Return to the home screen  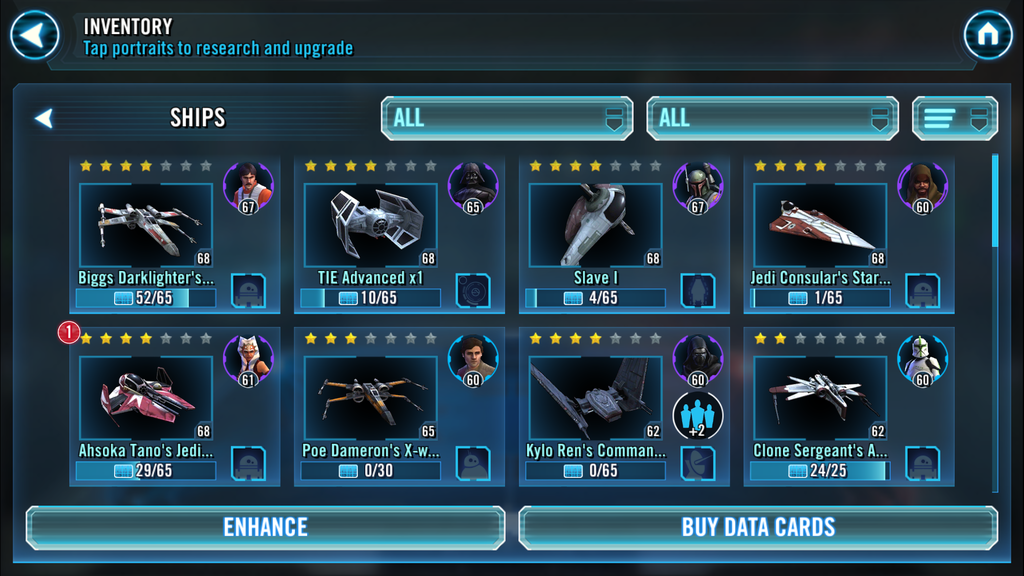pos(988,36)
